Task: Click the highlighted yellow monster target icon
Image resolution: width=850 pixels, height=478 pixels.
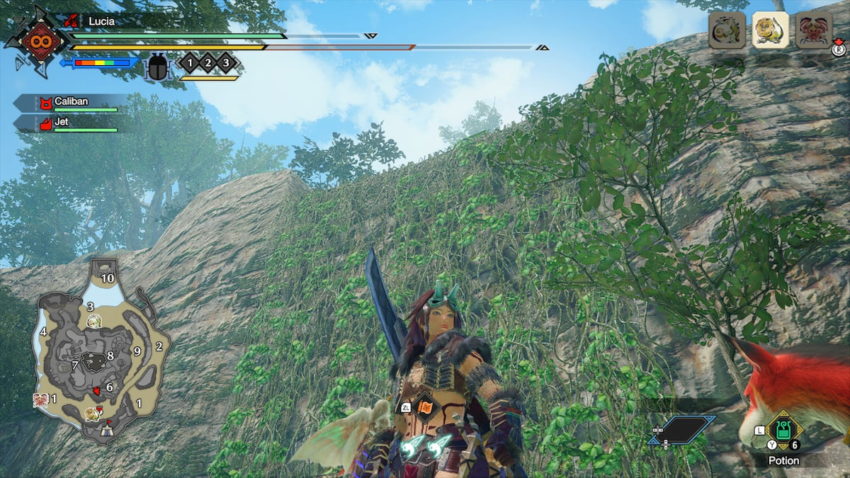Action: coord(770,30)
